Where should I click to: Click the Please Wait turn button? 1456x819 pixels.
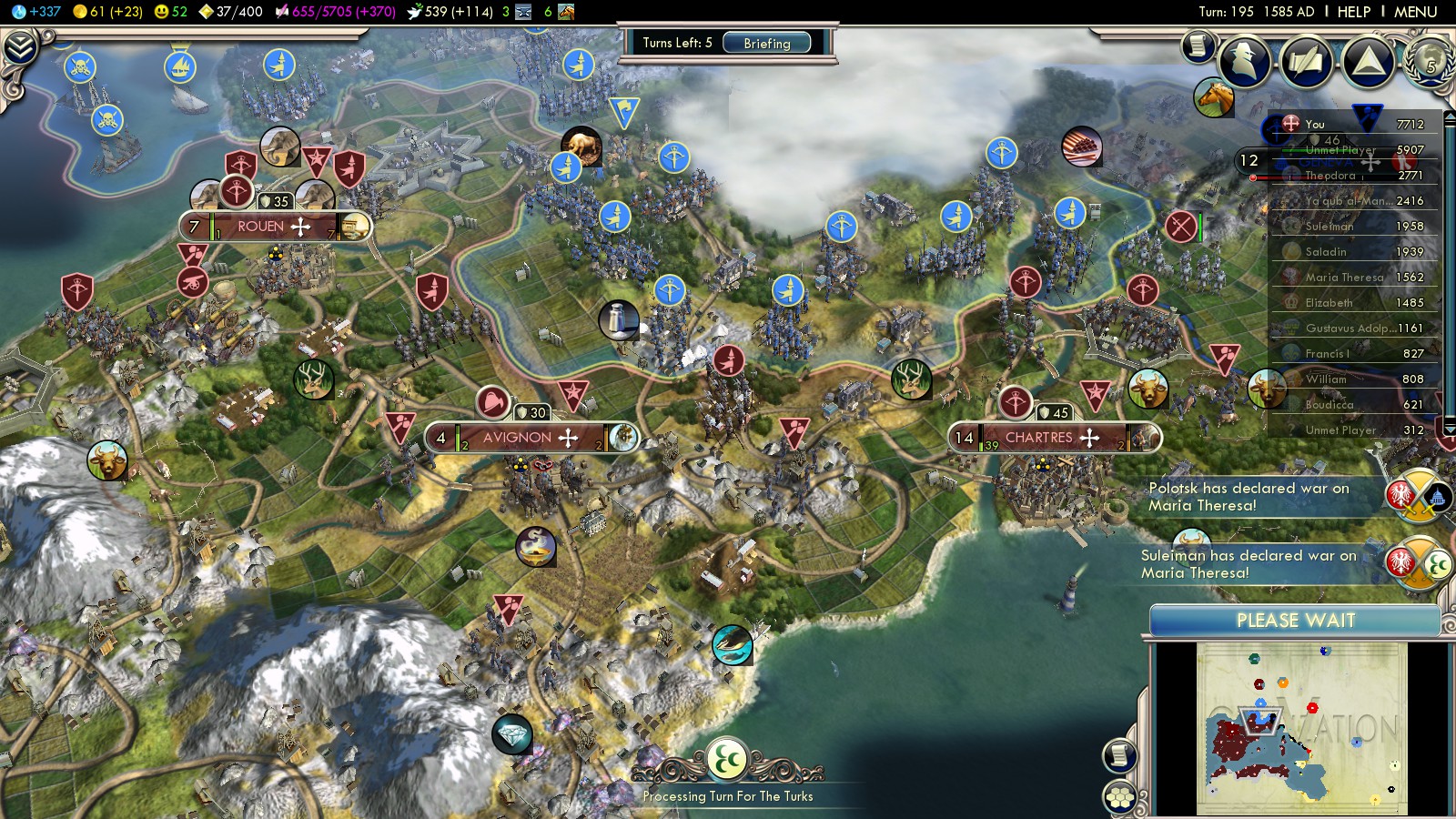[1295, 621]
